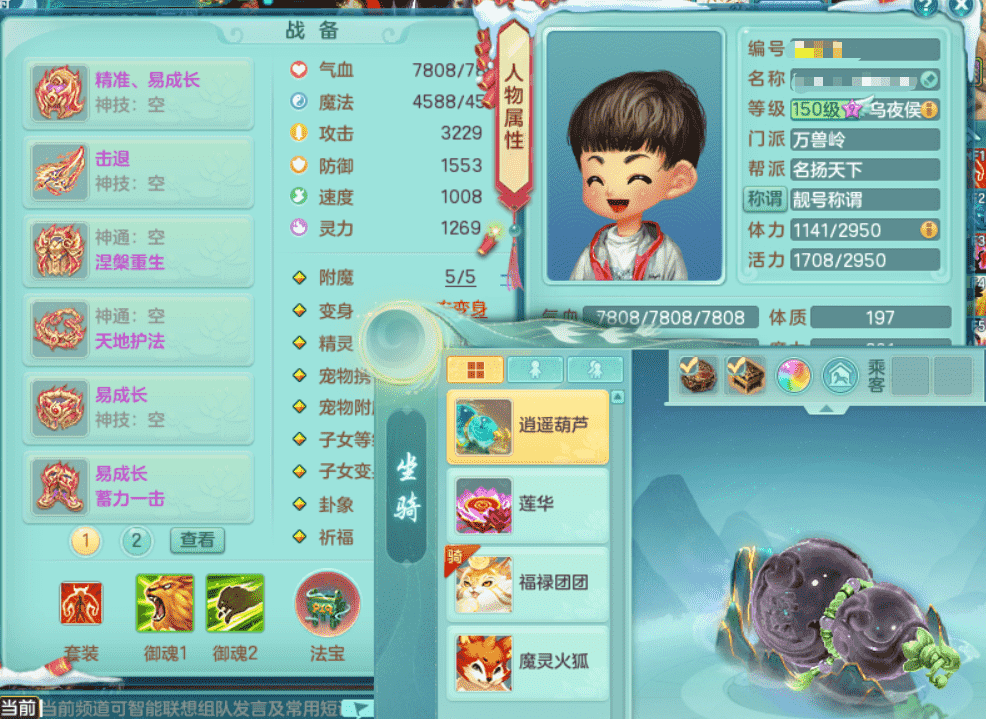The width and height of the screenshot is (986, 719).
Task: Switch to equipment page 2
Action: 137,542
